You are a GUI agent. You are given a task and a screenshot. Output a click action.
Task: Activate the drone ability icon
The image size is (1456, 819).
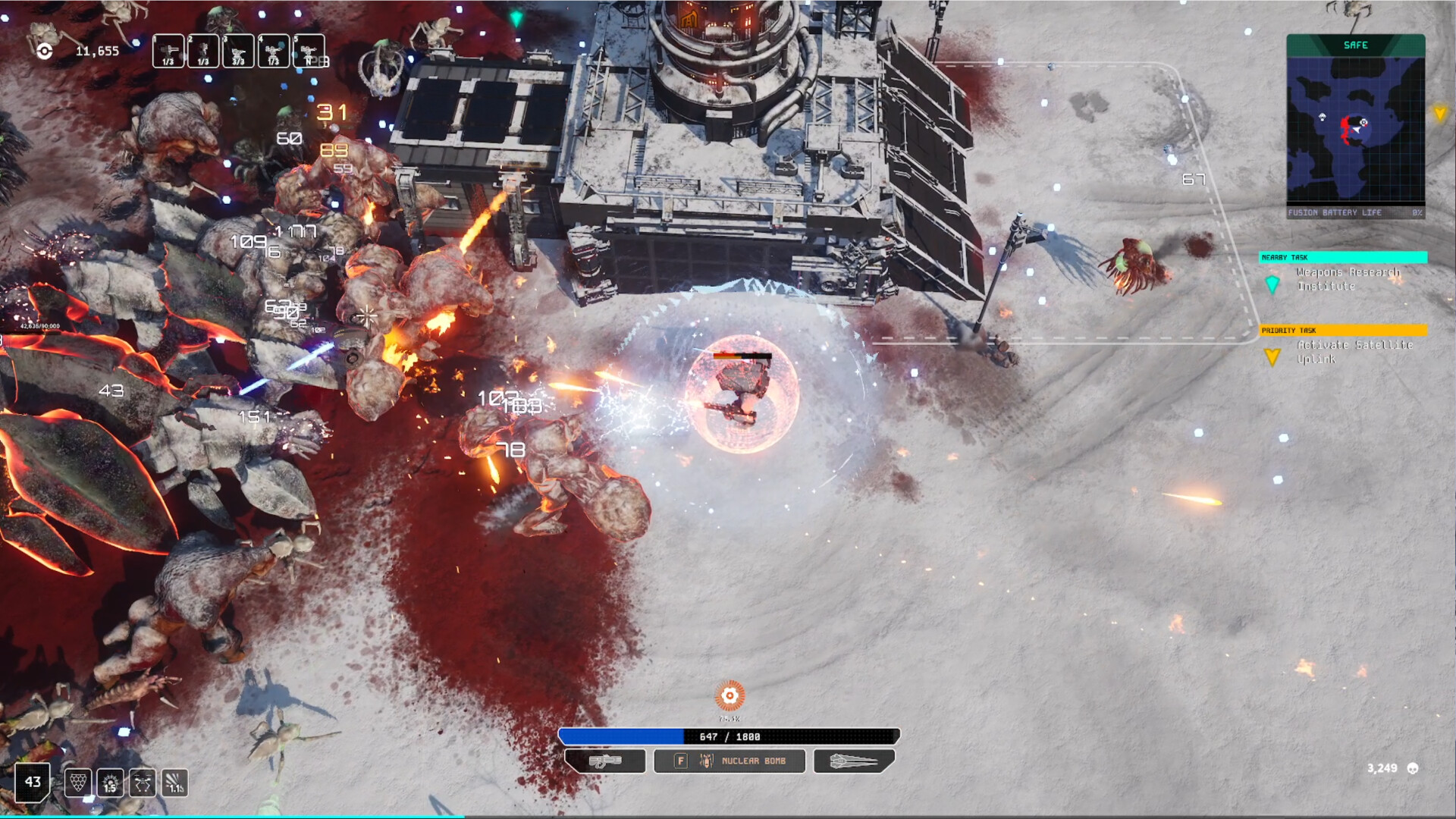[x=142, y=783]
